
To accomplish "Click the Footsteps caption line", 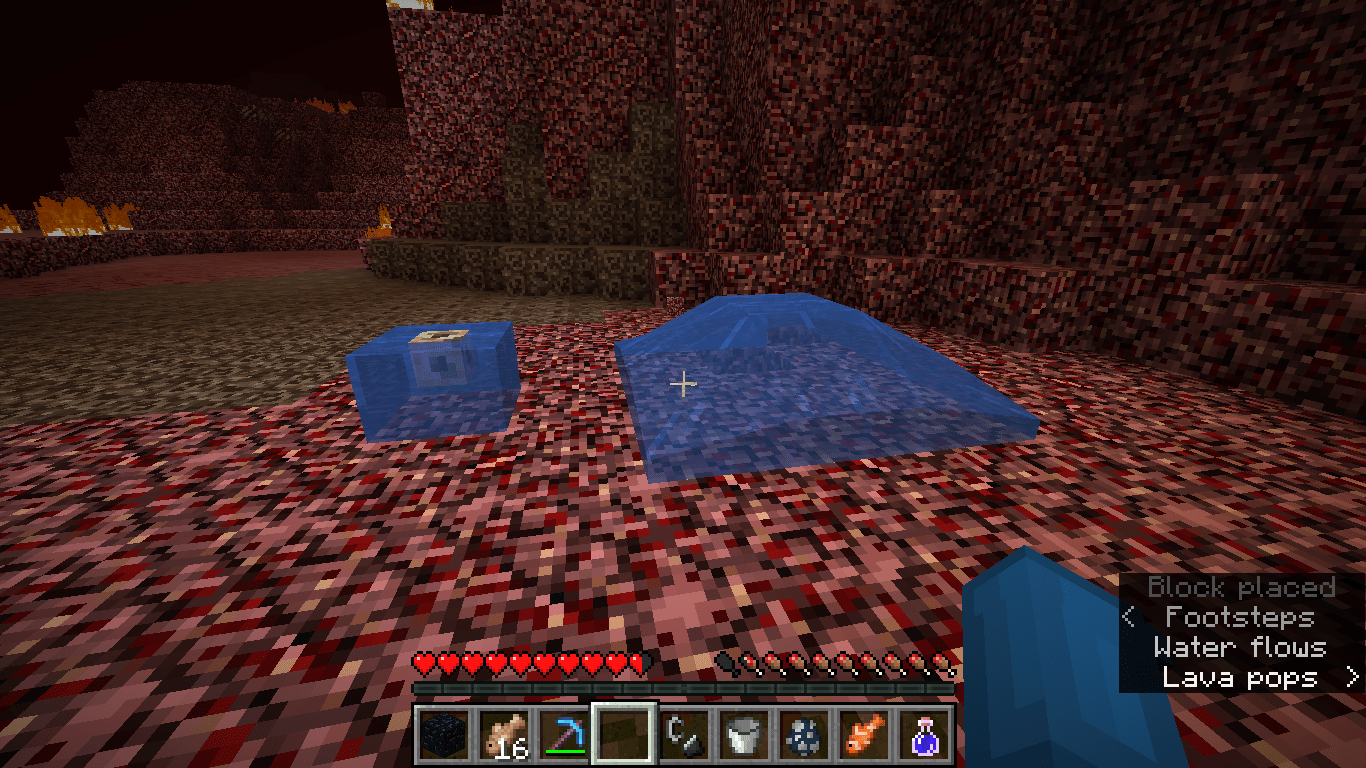I will (x=1240, y=618).
